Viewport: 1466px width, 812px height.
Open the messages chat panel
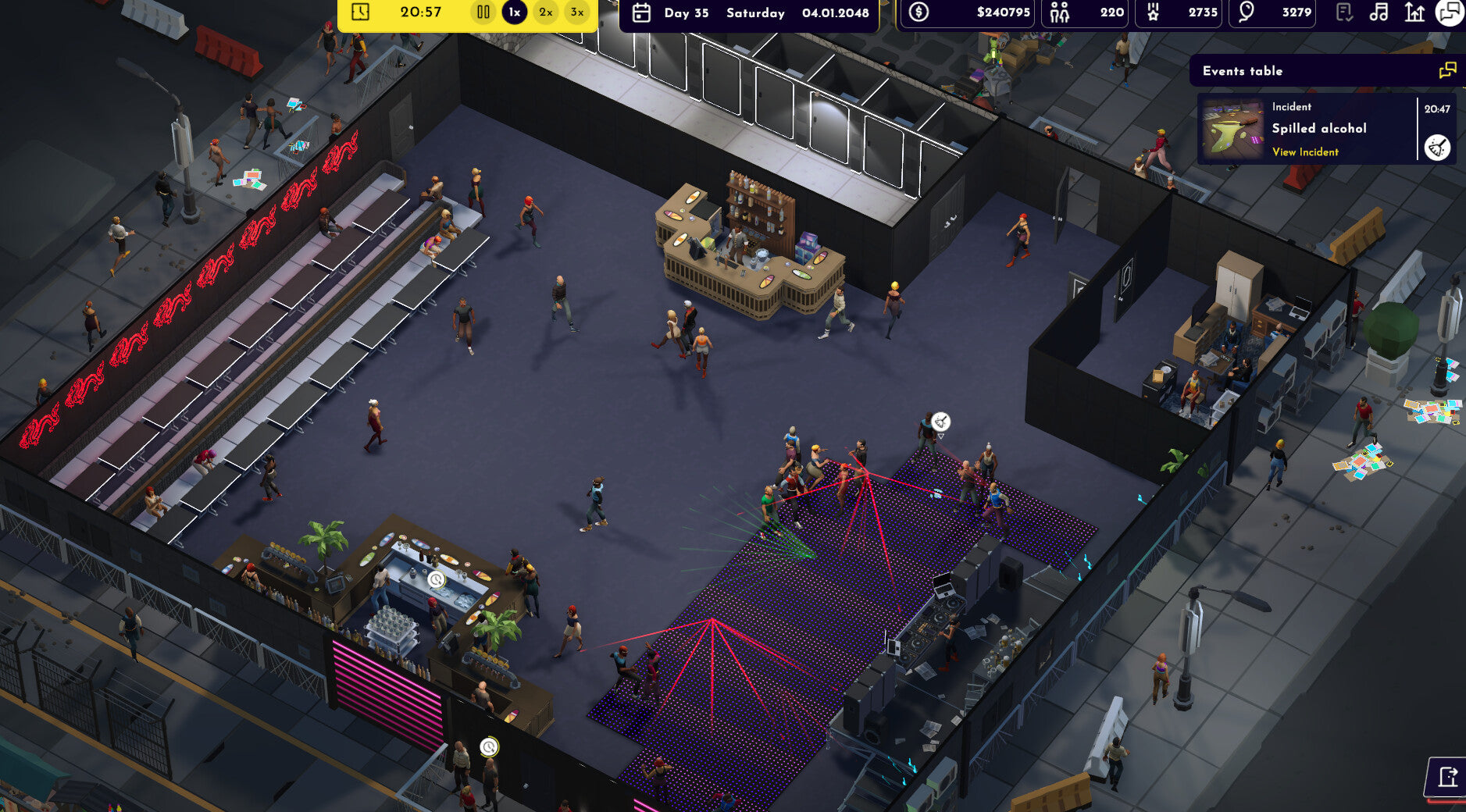tap(1450, 12)
